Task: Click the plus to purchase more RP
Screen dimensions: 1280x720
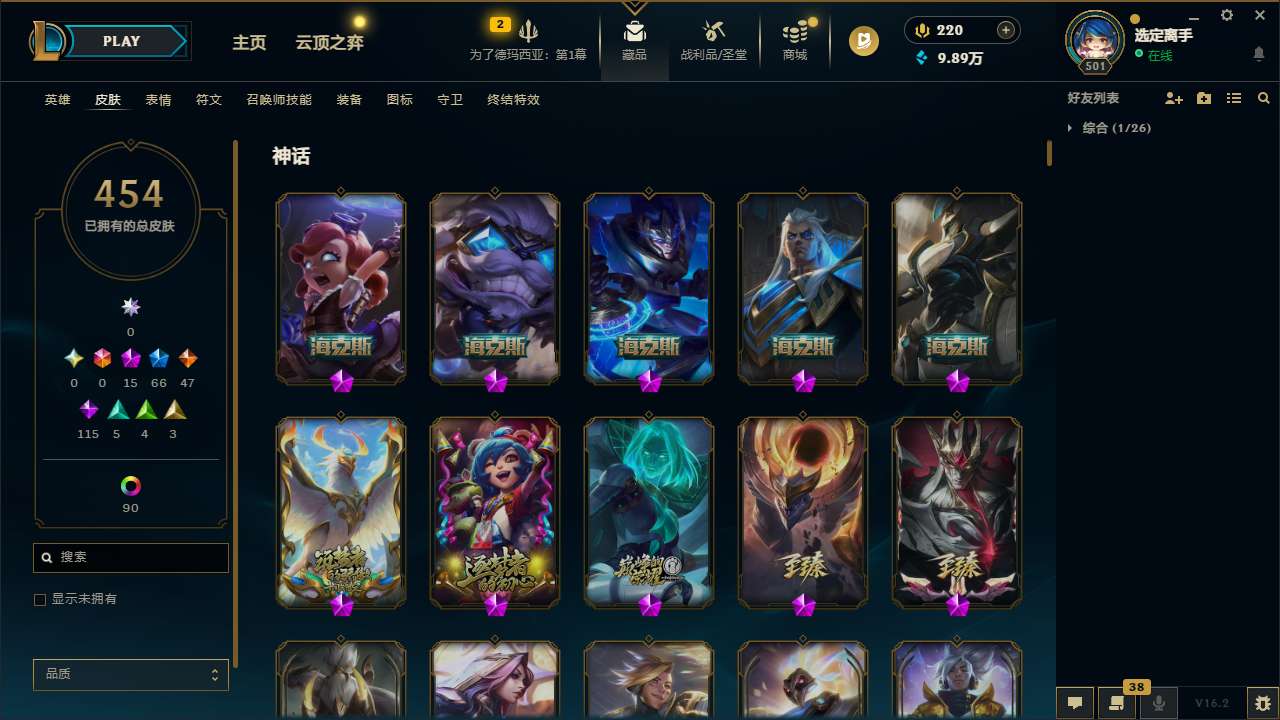Action: pyautogui.click(x=1004, y=30)
